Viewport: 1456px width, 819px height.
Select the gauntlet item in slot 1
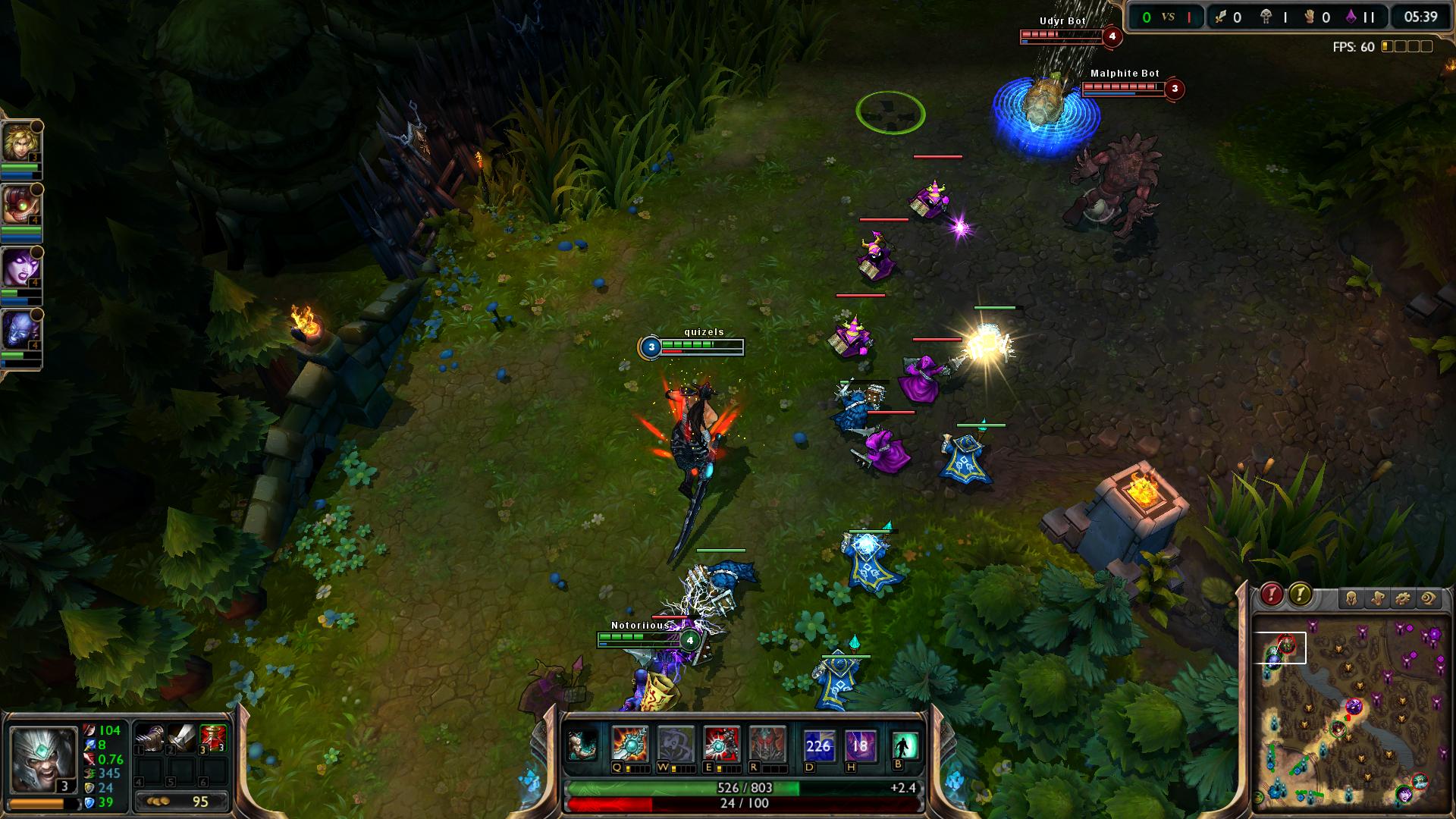[149, 738]
